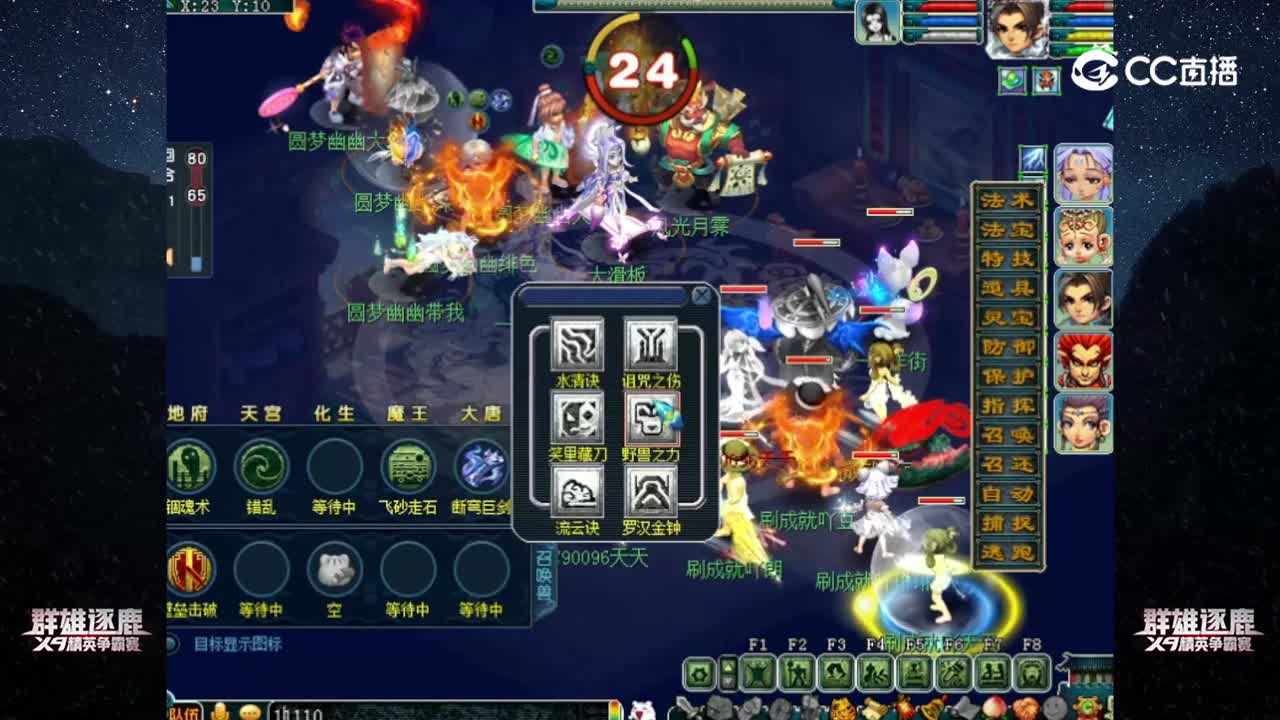Pick the 错乱 confusion skill icon
This screenshot has height=720, width=1280.
pos(261,465)
